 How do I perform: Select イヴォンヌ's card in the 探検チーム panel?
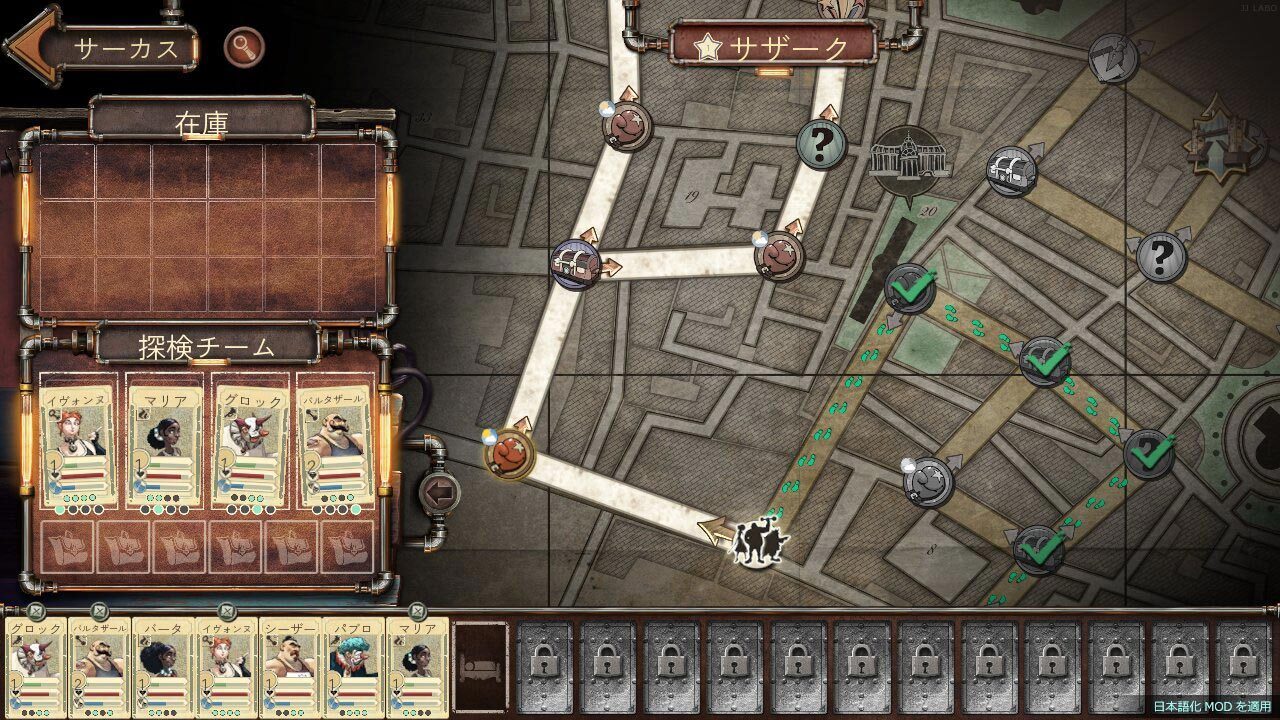click(x=78, y=447)
